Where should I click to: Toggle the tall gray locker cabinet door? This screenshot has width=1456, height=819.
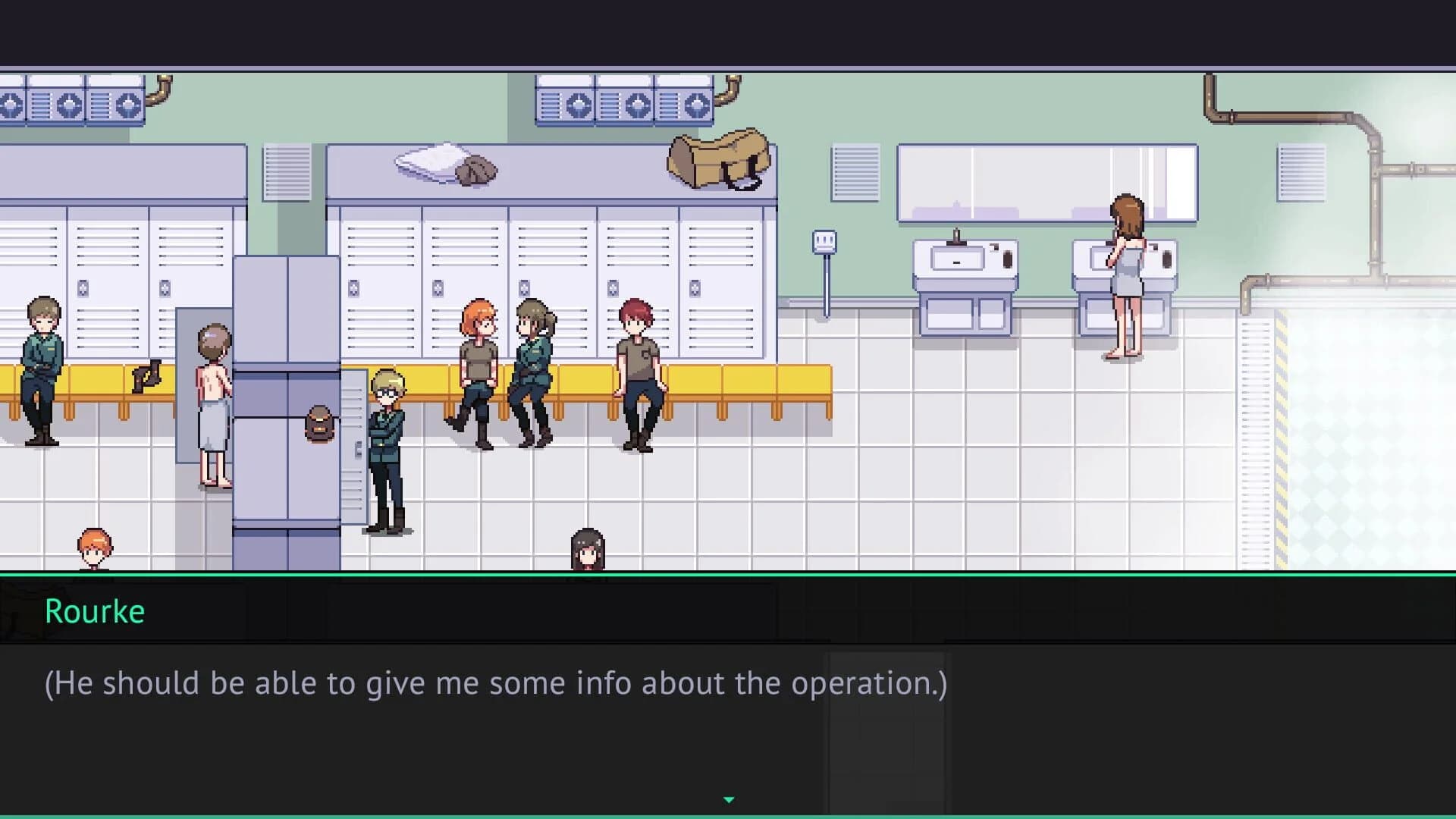(x=288, y=379)
